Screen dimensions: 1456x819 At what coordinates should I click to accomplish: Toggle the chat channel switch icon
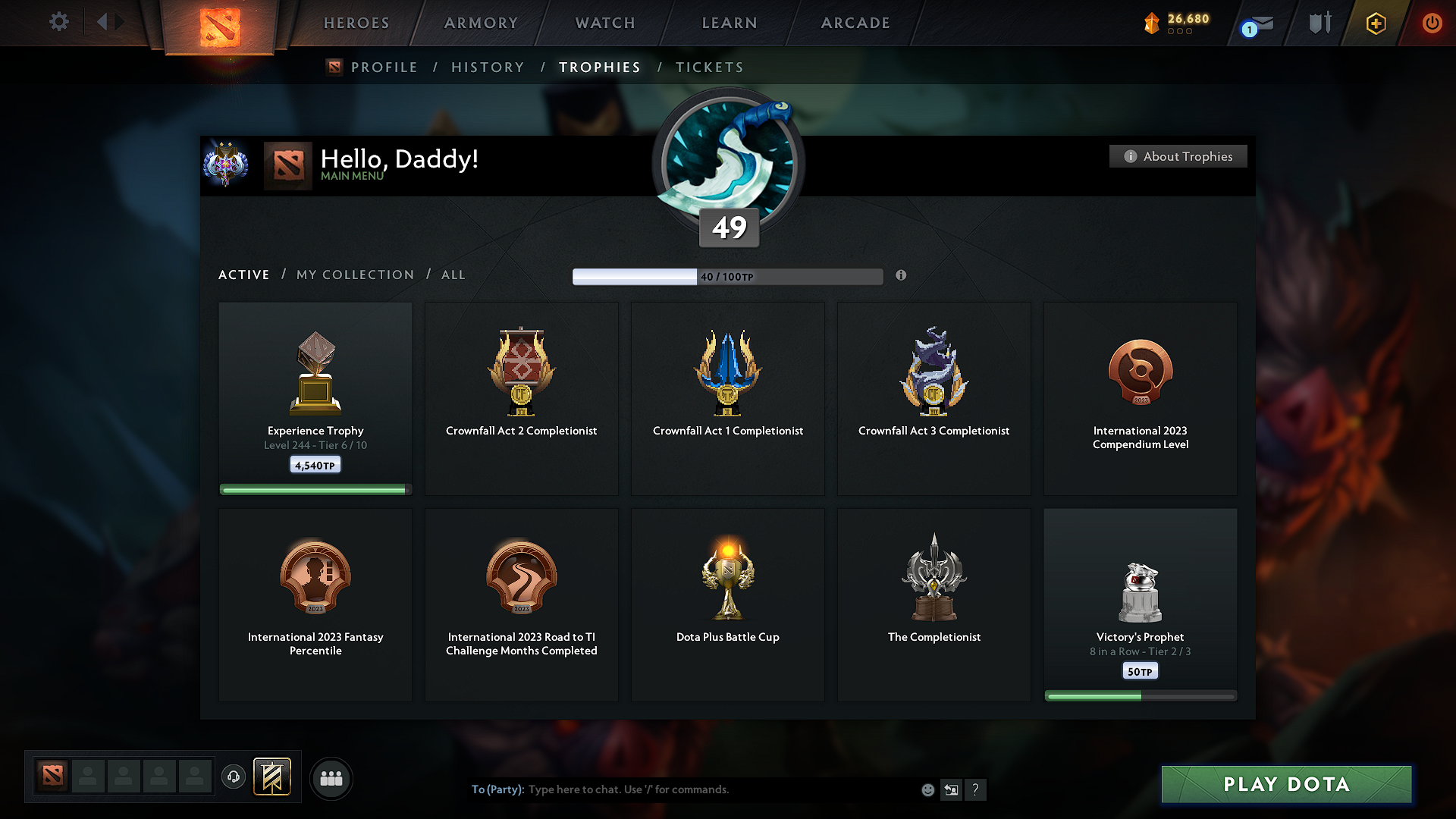click(x=951, y=789)
